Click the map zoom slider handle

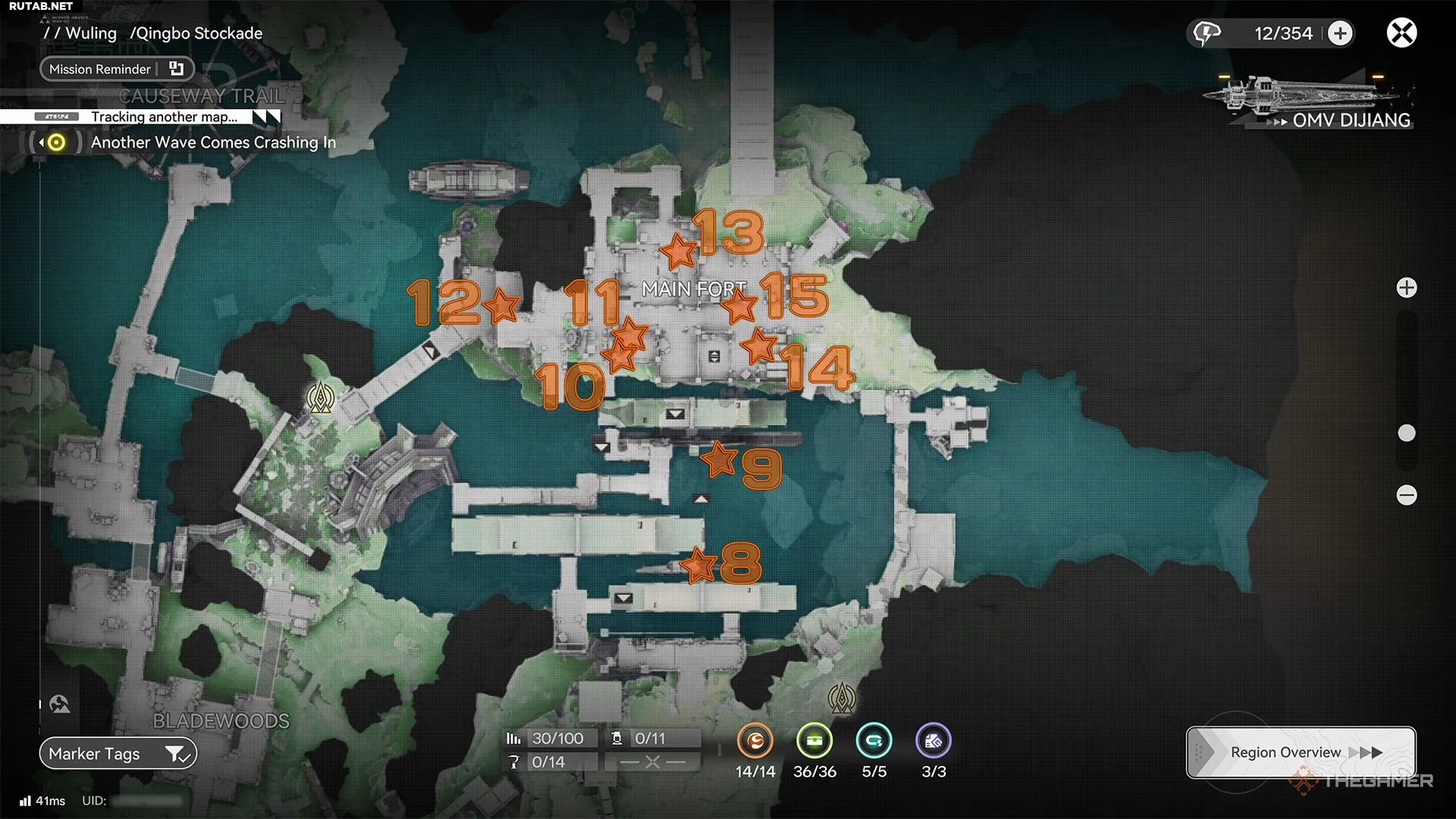coord(1407,433)
